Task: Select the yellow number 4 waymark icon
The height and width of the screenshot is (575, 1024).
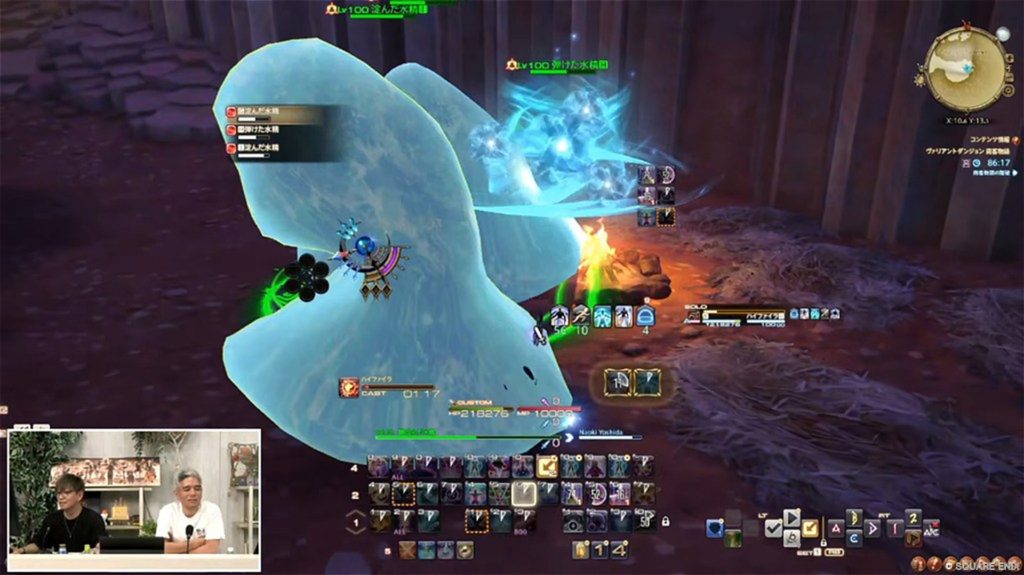Action: (620, 549)
